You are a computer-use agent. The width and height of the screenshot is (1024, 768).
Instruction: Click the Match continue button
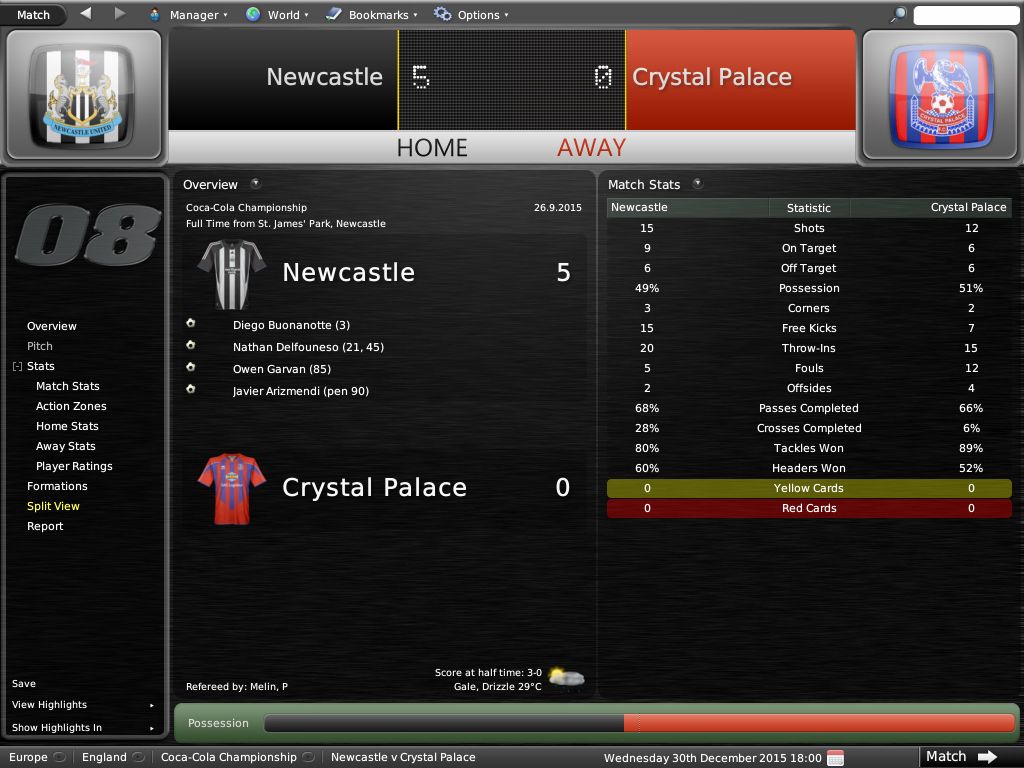pos(959,757)
